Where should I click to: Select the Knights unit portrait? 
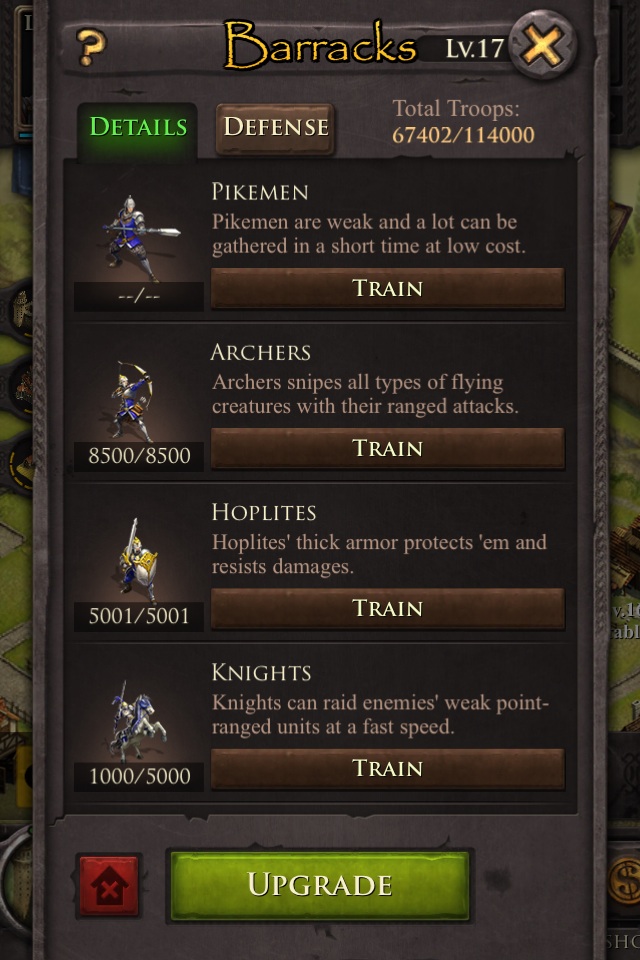click(138, 720)
